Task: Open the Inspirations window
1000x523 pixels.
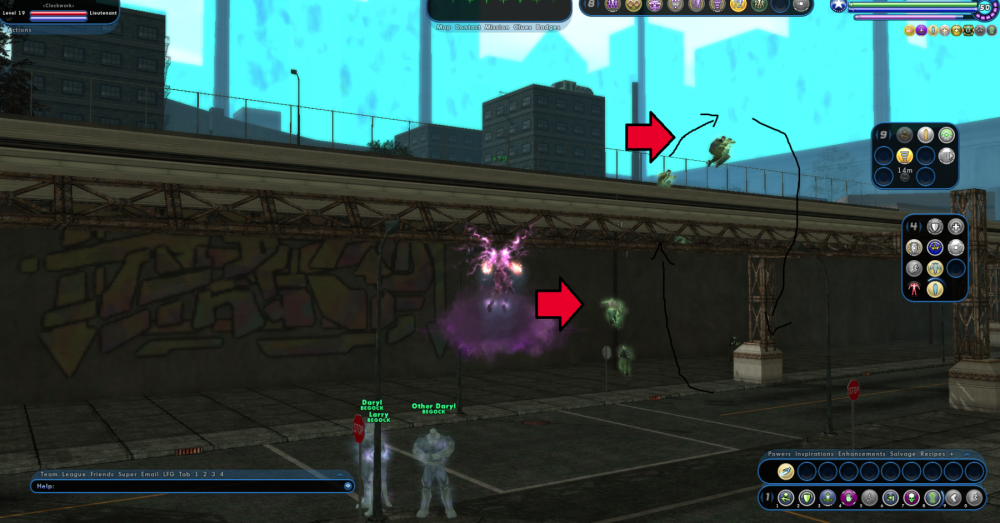Action: click(x=817, y=454)
